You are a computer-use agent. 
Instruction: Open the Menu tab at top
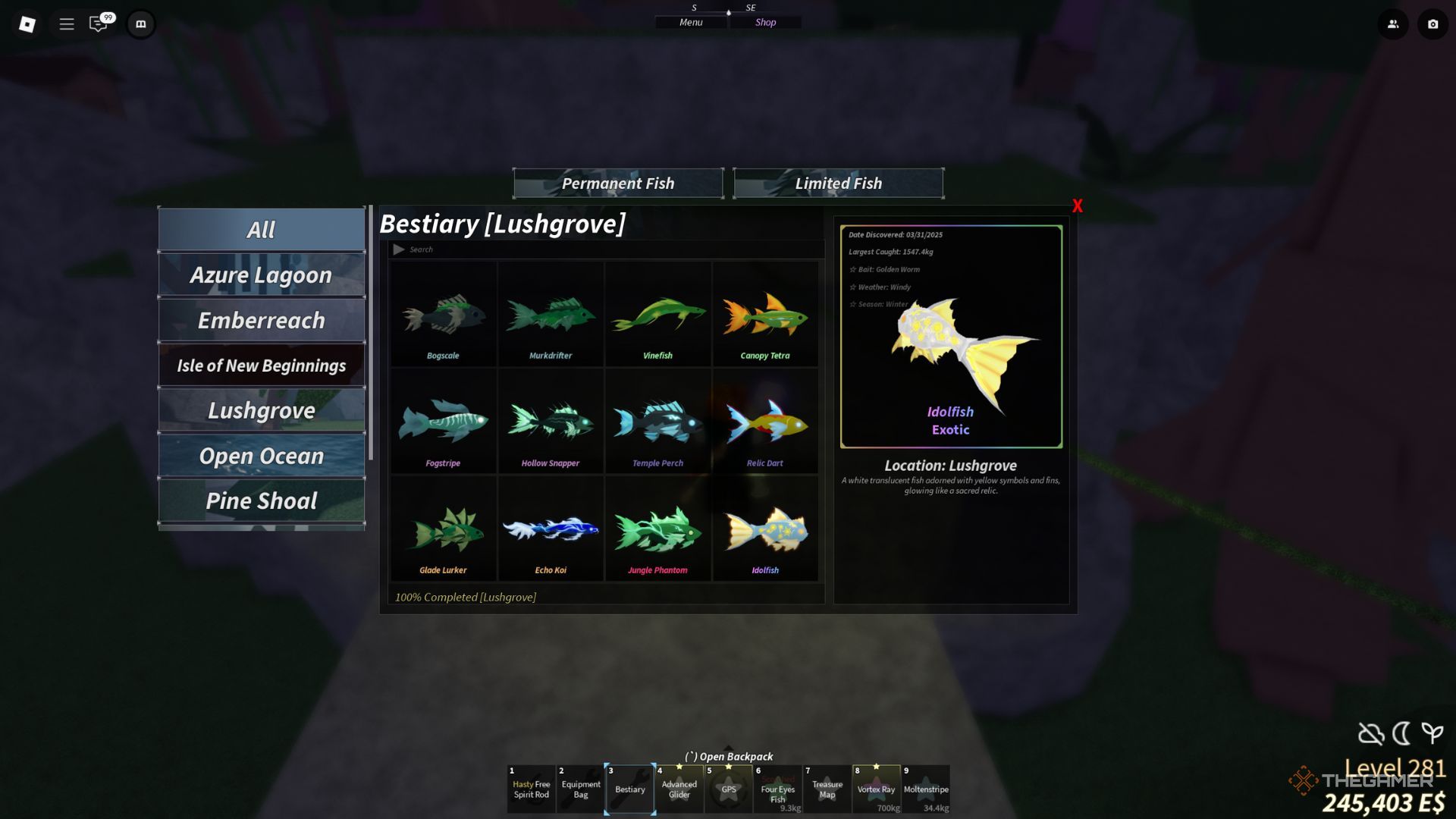click(690, 22)
